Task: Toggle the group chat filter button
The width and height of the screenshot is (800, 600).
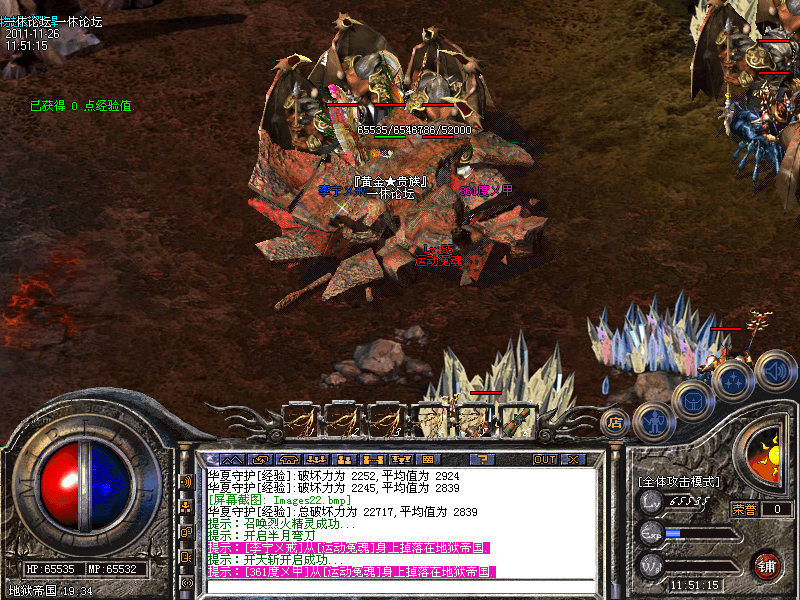Action: 186,506
